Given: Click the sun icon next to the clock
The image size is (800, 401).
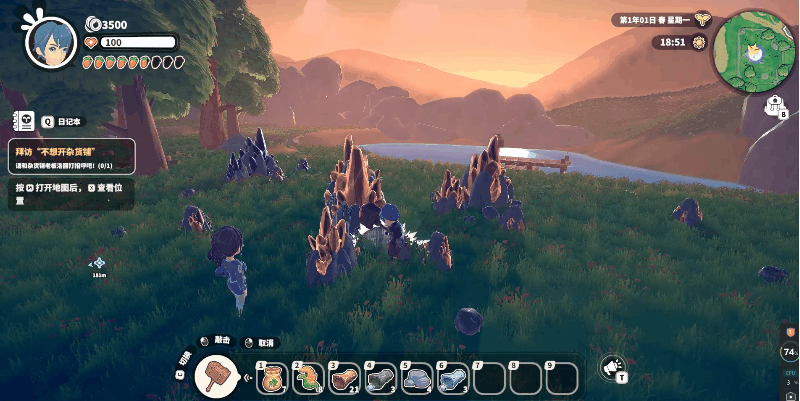Looking at the screenshot, I should [698, 43].
